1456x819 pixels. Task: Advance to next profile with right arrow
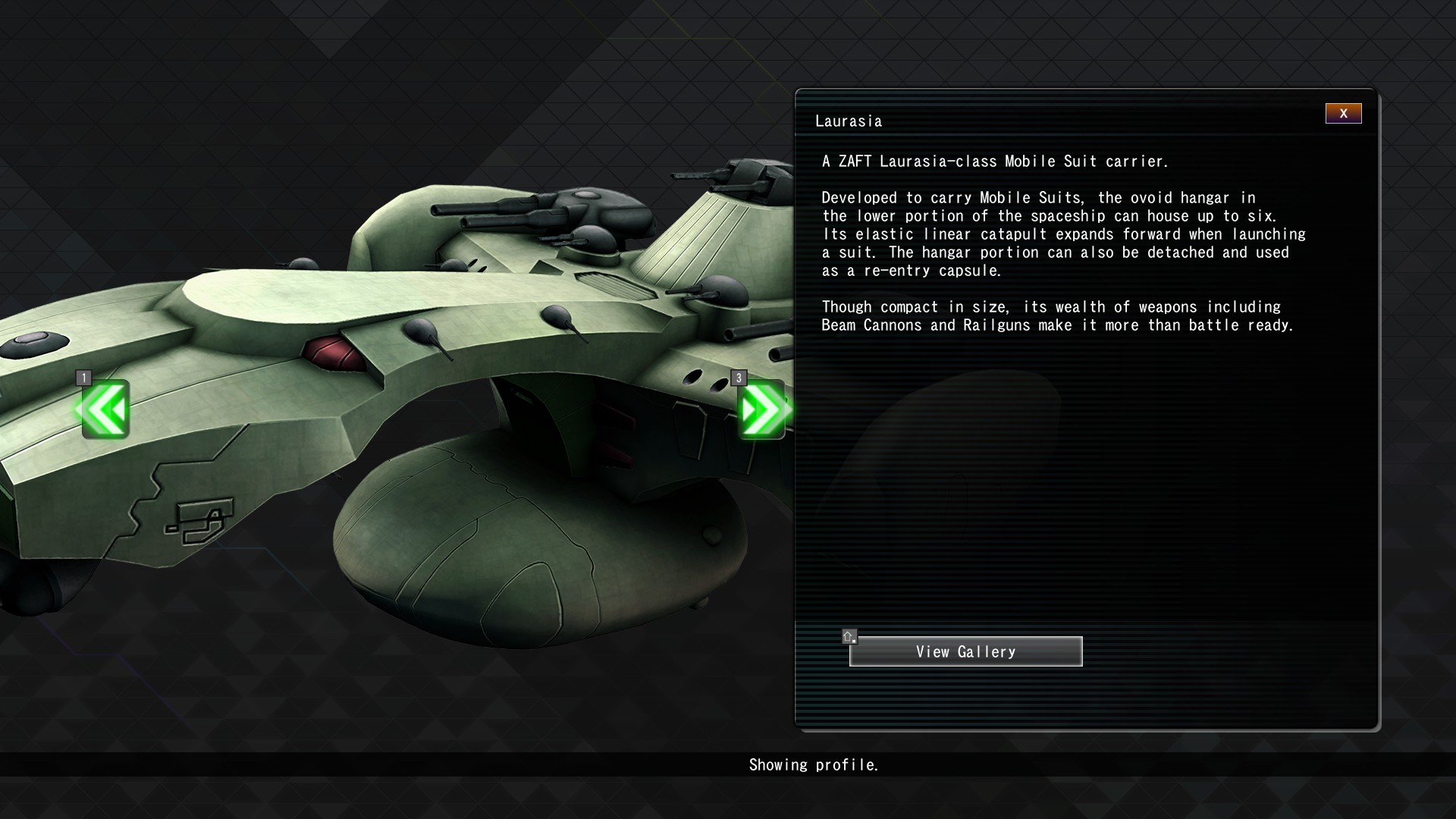762,409
